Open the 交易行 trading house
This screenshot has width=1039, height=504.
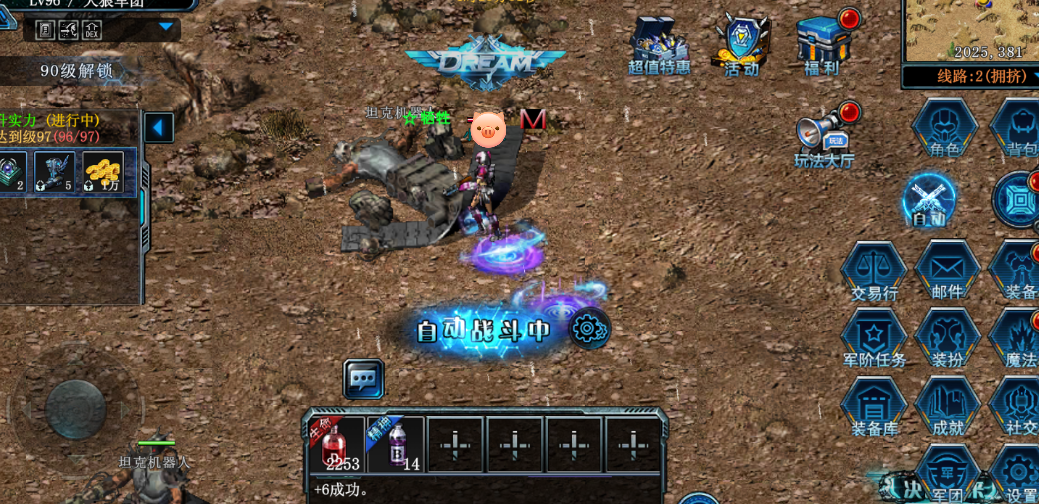874,270
